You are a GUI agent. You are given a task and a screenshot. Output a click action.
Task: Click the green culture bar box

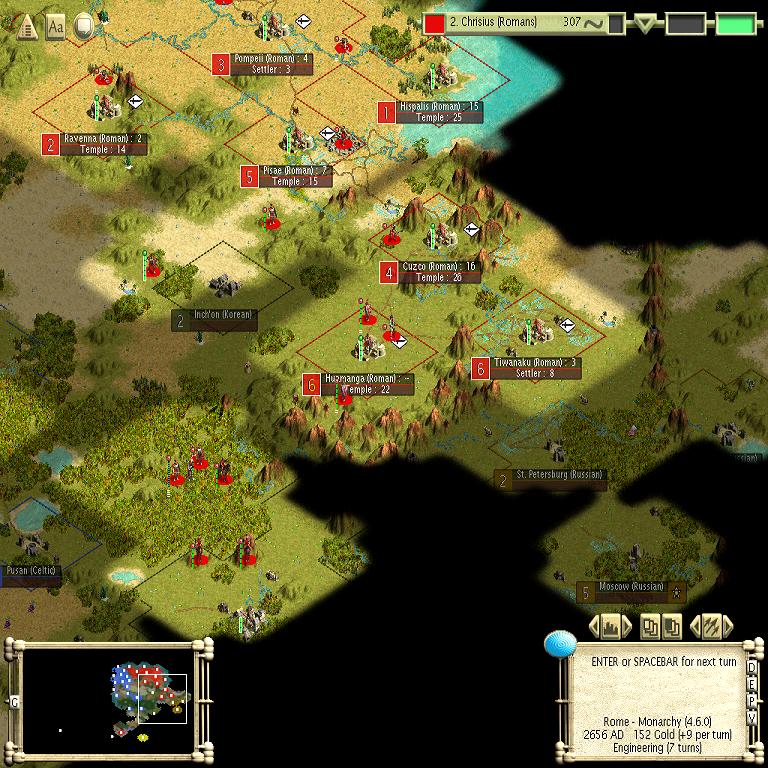(736, 23)
